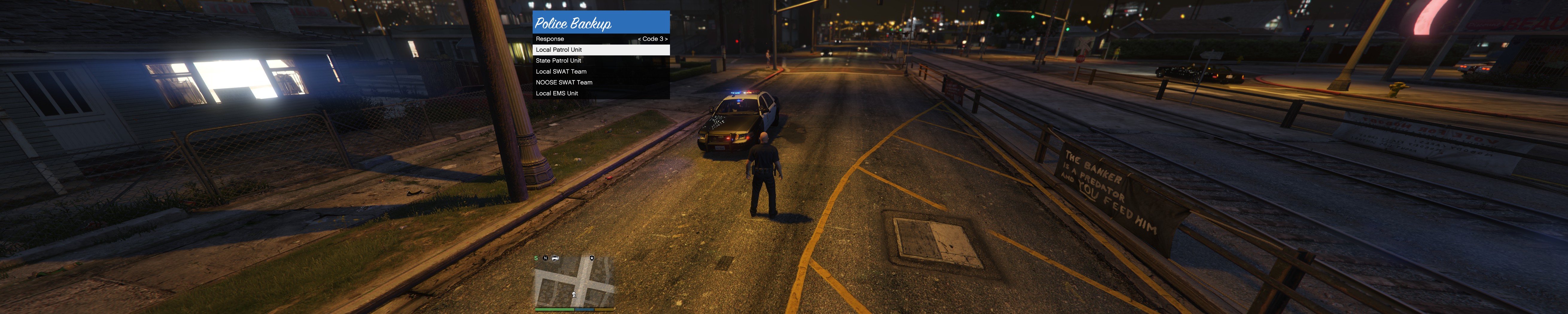Call Local EMS Unit
Image resolution: width=1568 pixels, height=314 pixels.
pyautogui.click(x=600, y=94)
